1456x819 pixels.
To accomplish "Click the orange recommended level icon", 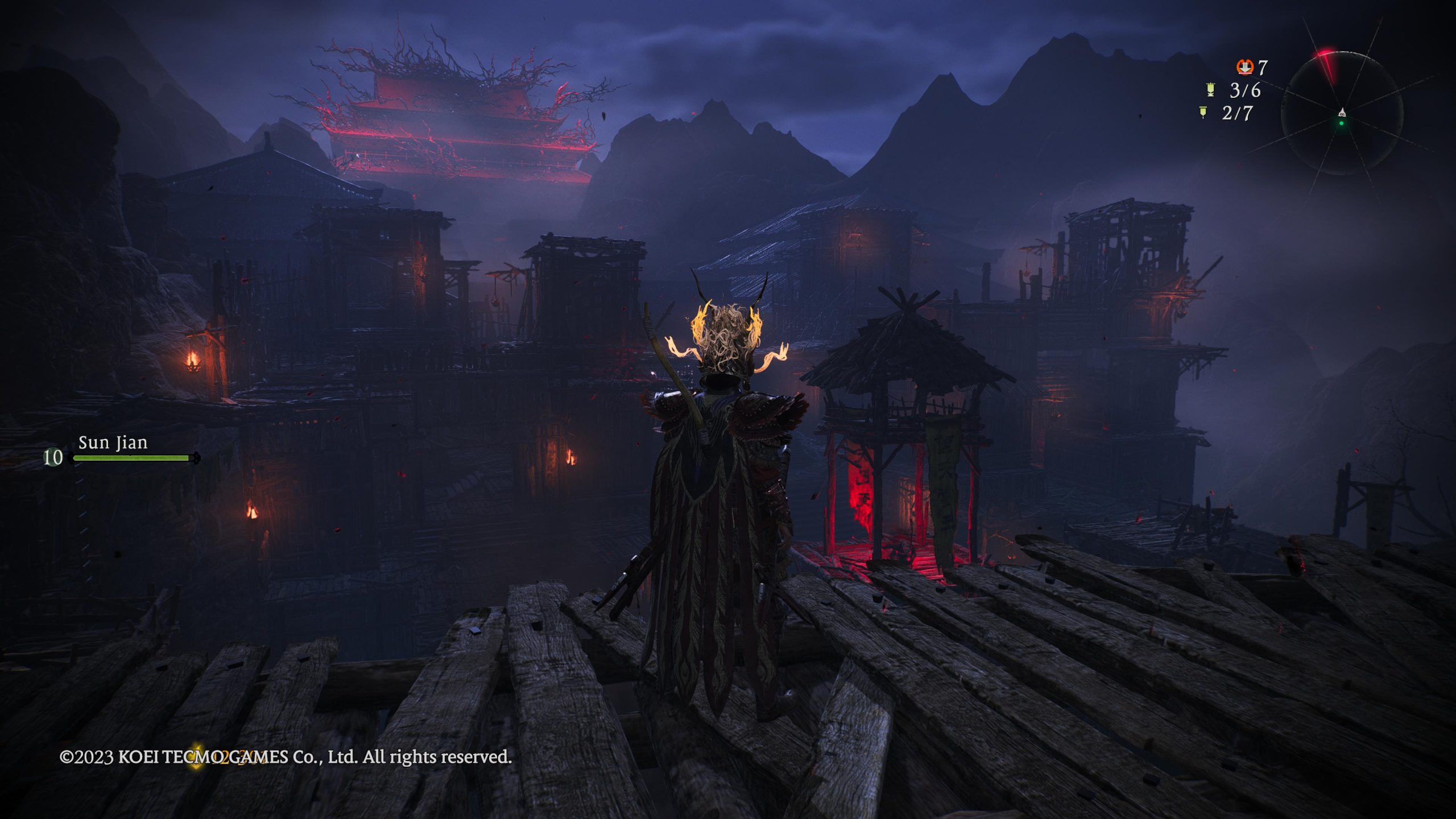I will click(1244, 67).
